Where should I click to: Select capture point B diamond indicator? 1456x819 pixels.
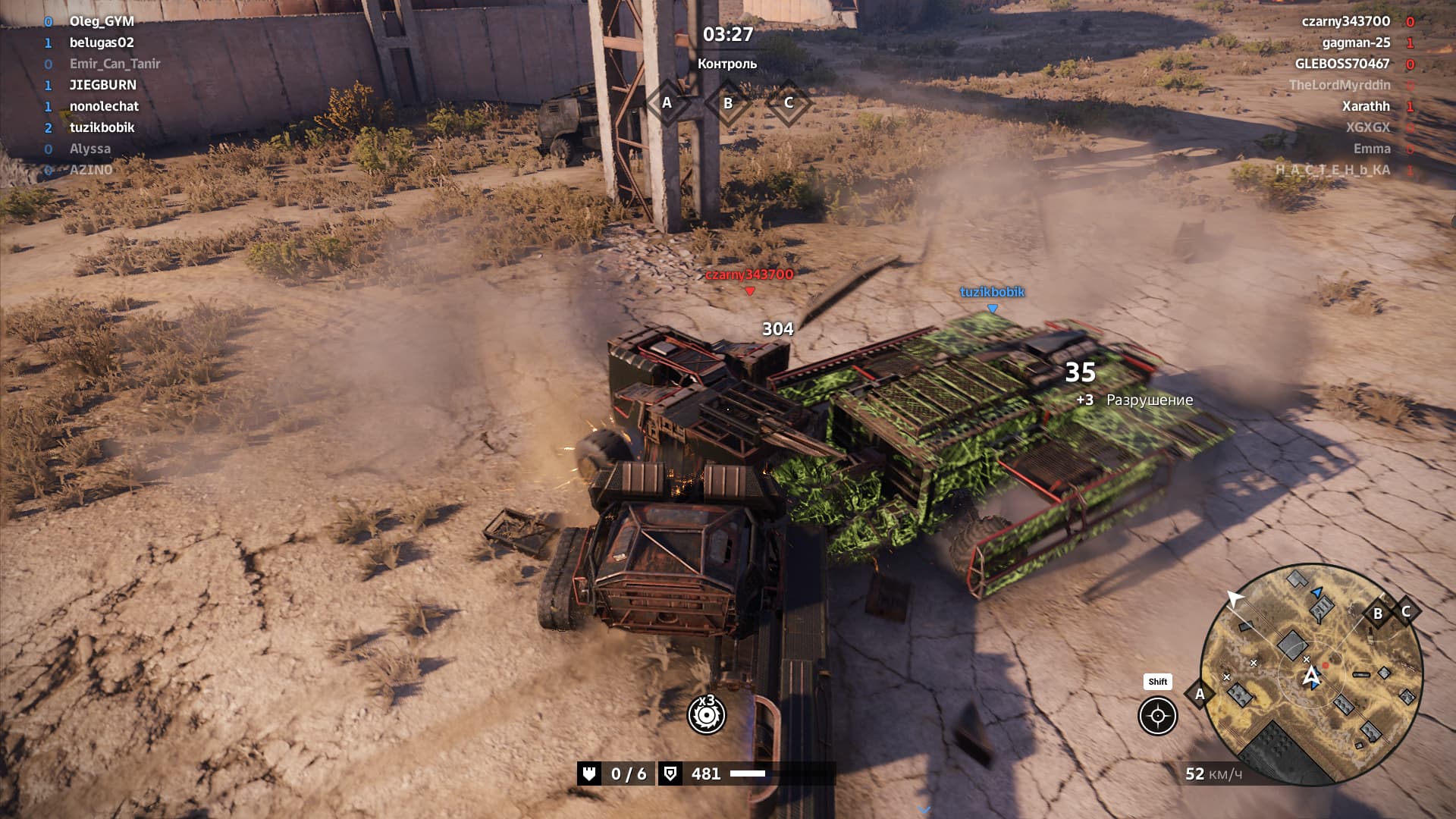[x=728, y=103]
